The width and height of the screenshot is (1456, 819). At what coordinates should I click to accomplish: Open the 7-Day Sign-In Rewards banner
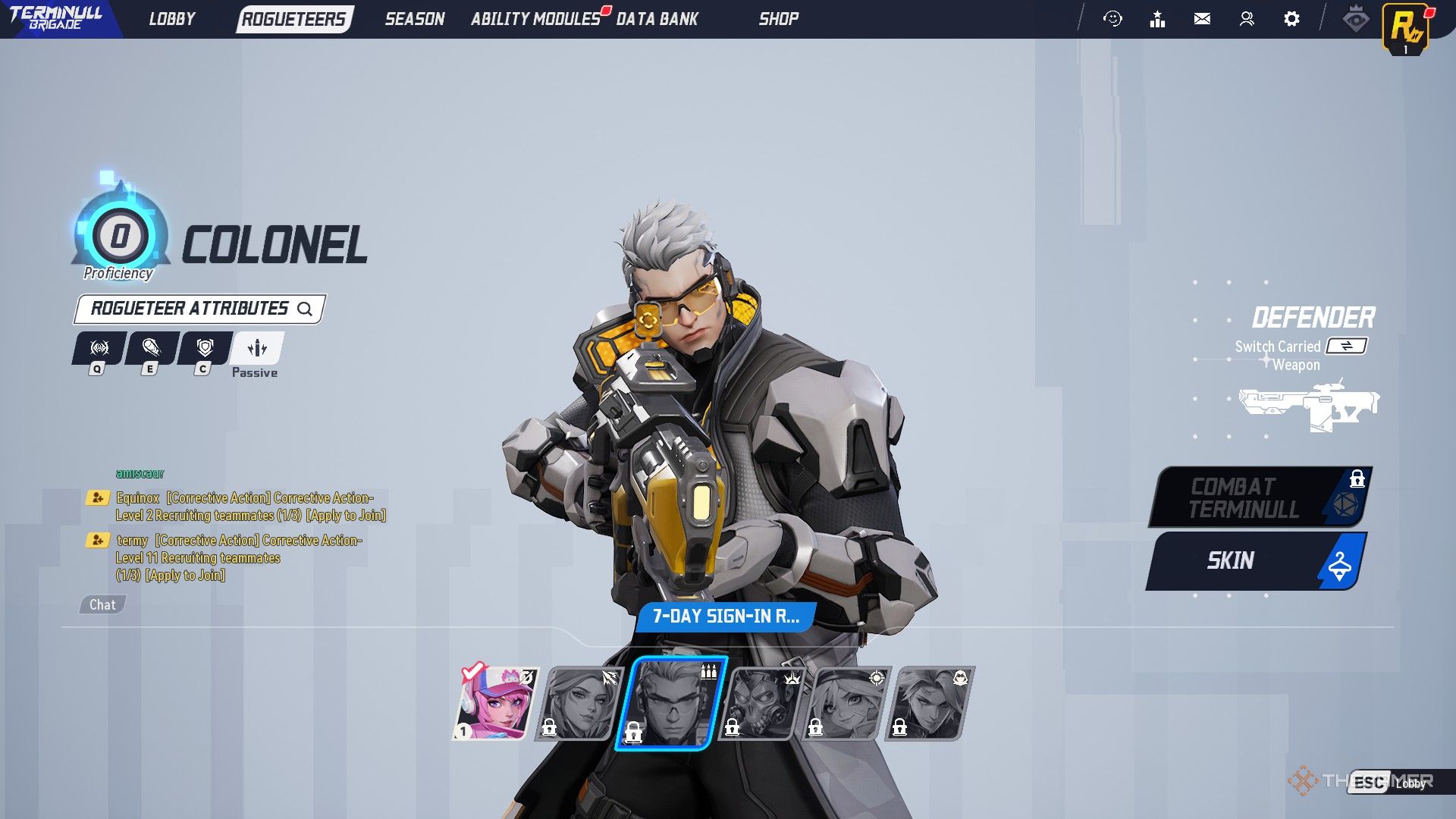pyautogui.click(x=727, y=617)
